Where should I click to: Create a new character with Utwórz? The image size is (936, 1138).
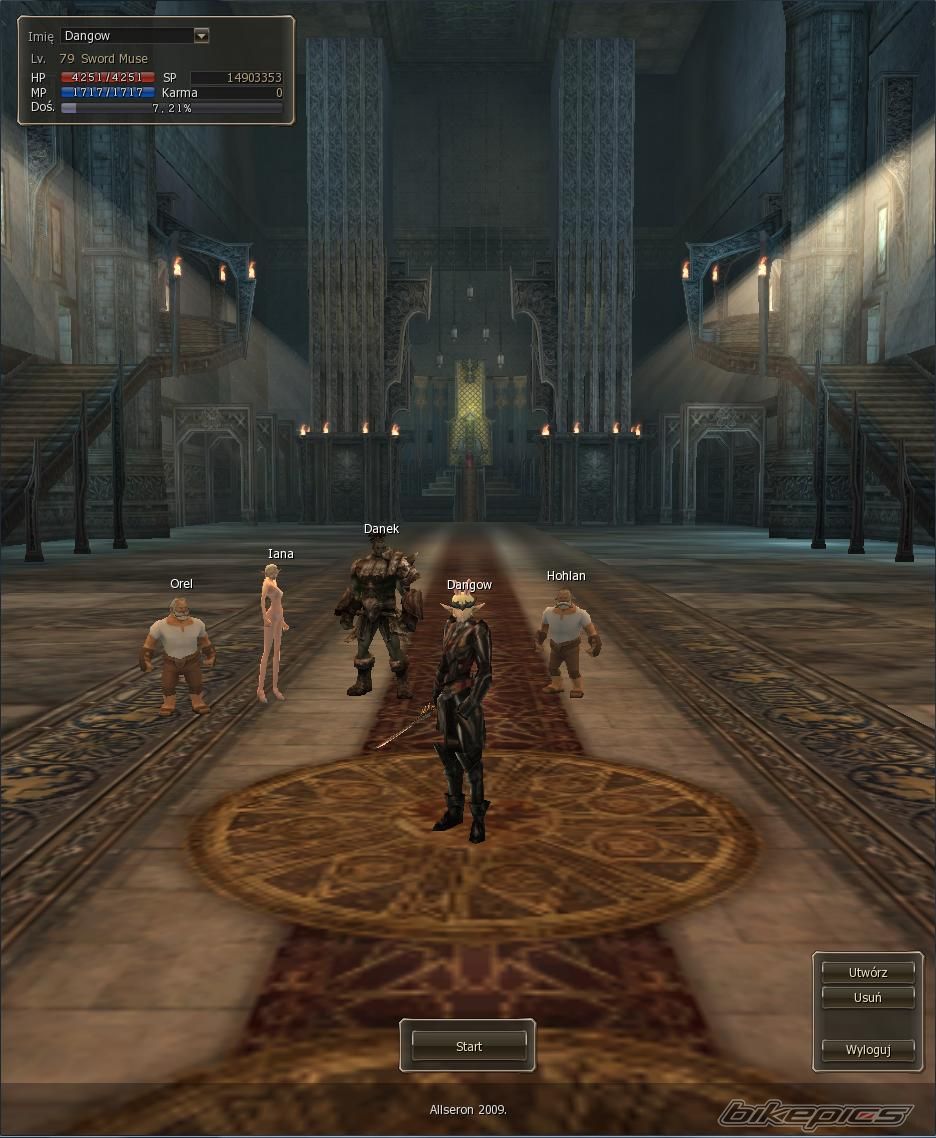point(867,972)
